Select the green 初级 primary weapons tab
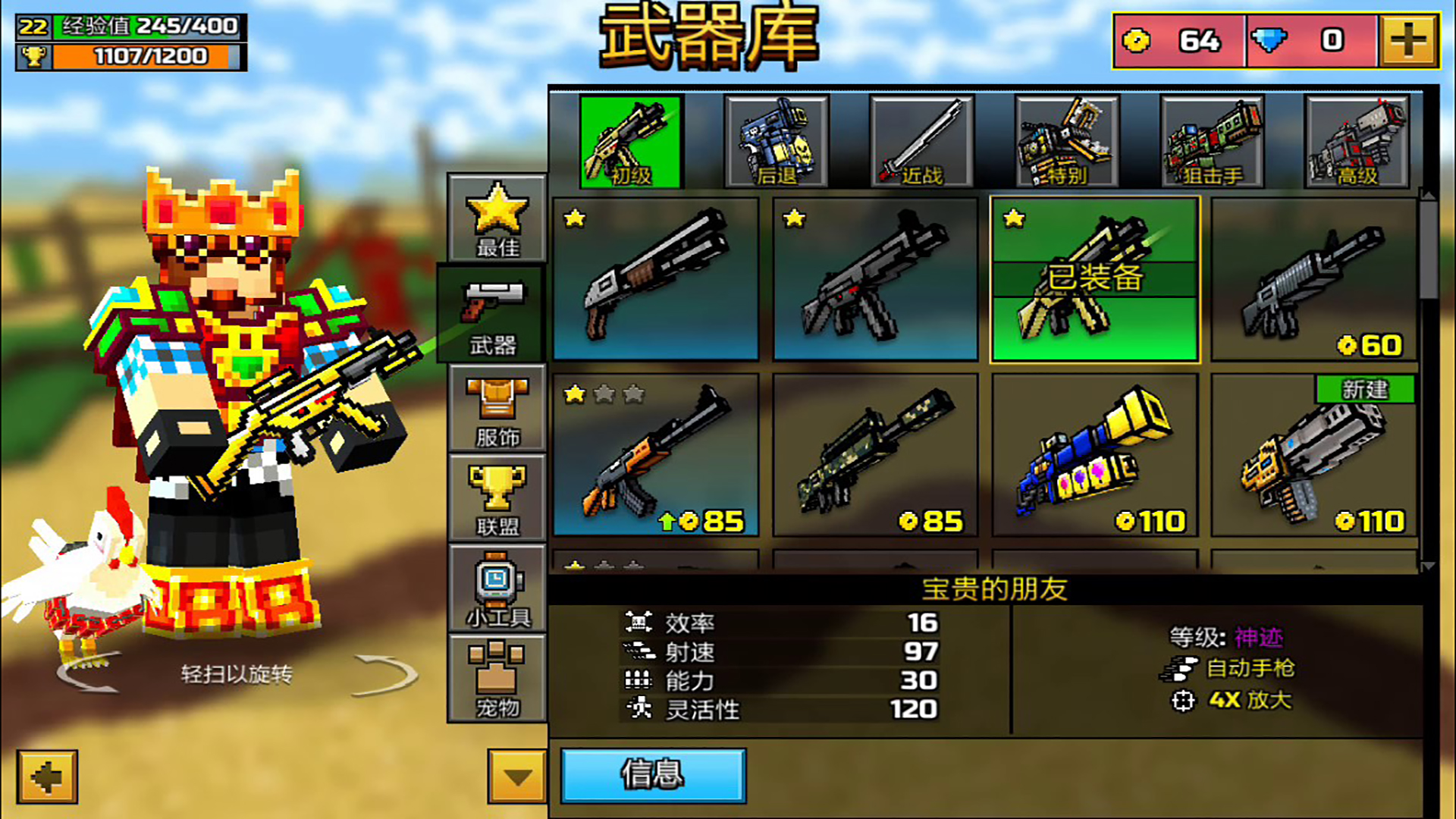The width and height of the screenshot is (1456, 819). coord(631,141)
